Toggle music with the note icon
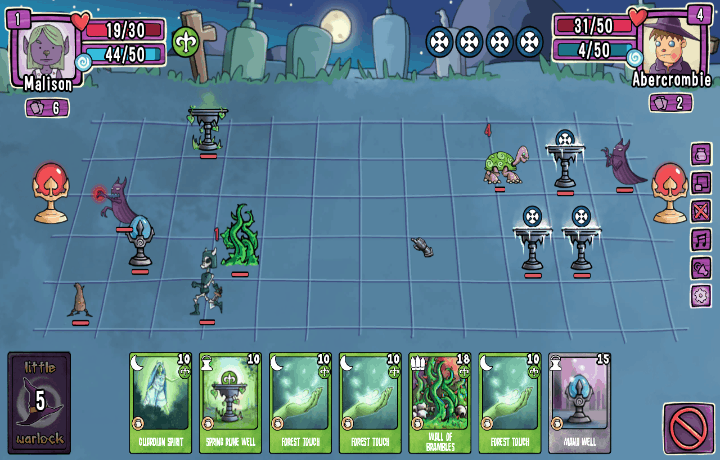 click(x=701, y=240)
